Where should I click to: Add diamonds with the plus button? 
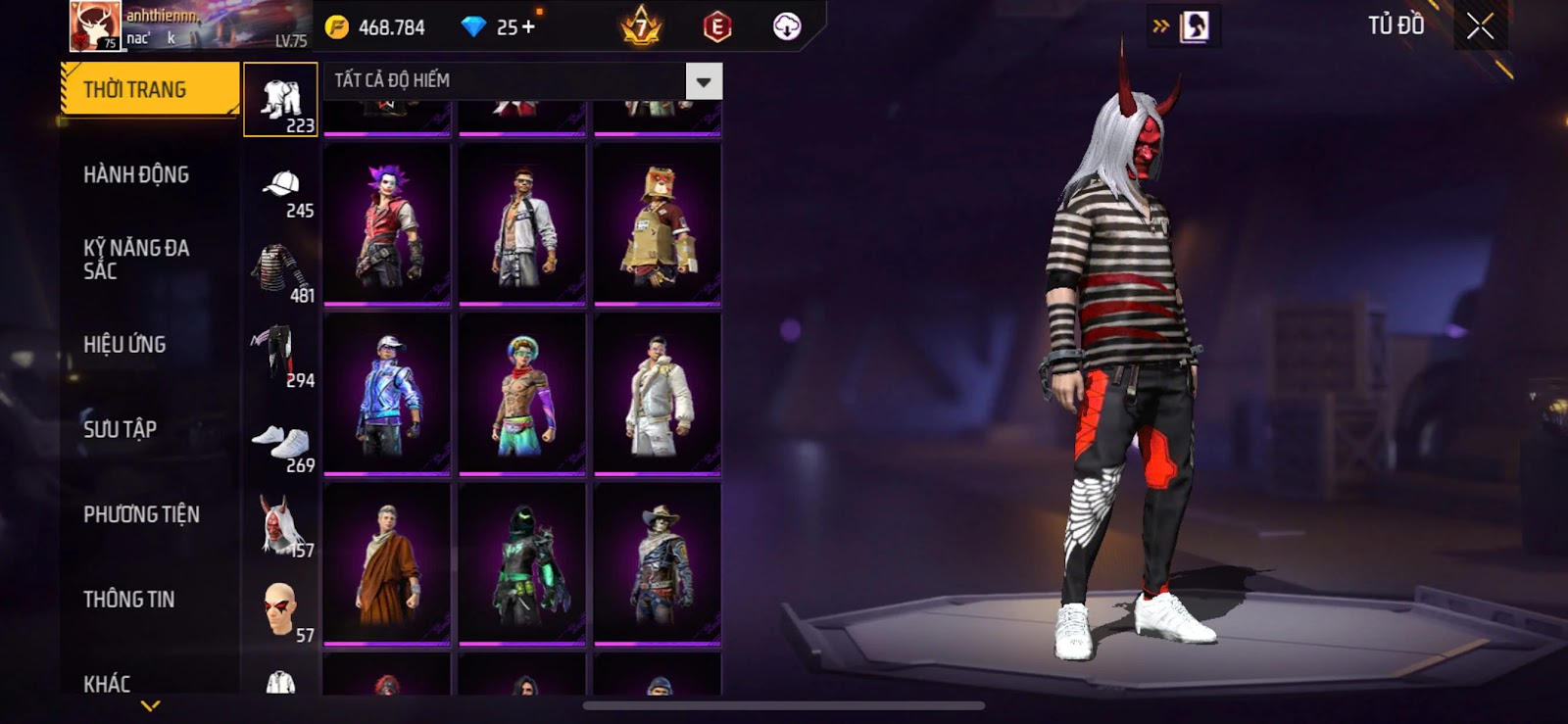(x=529, y=26)
